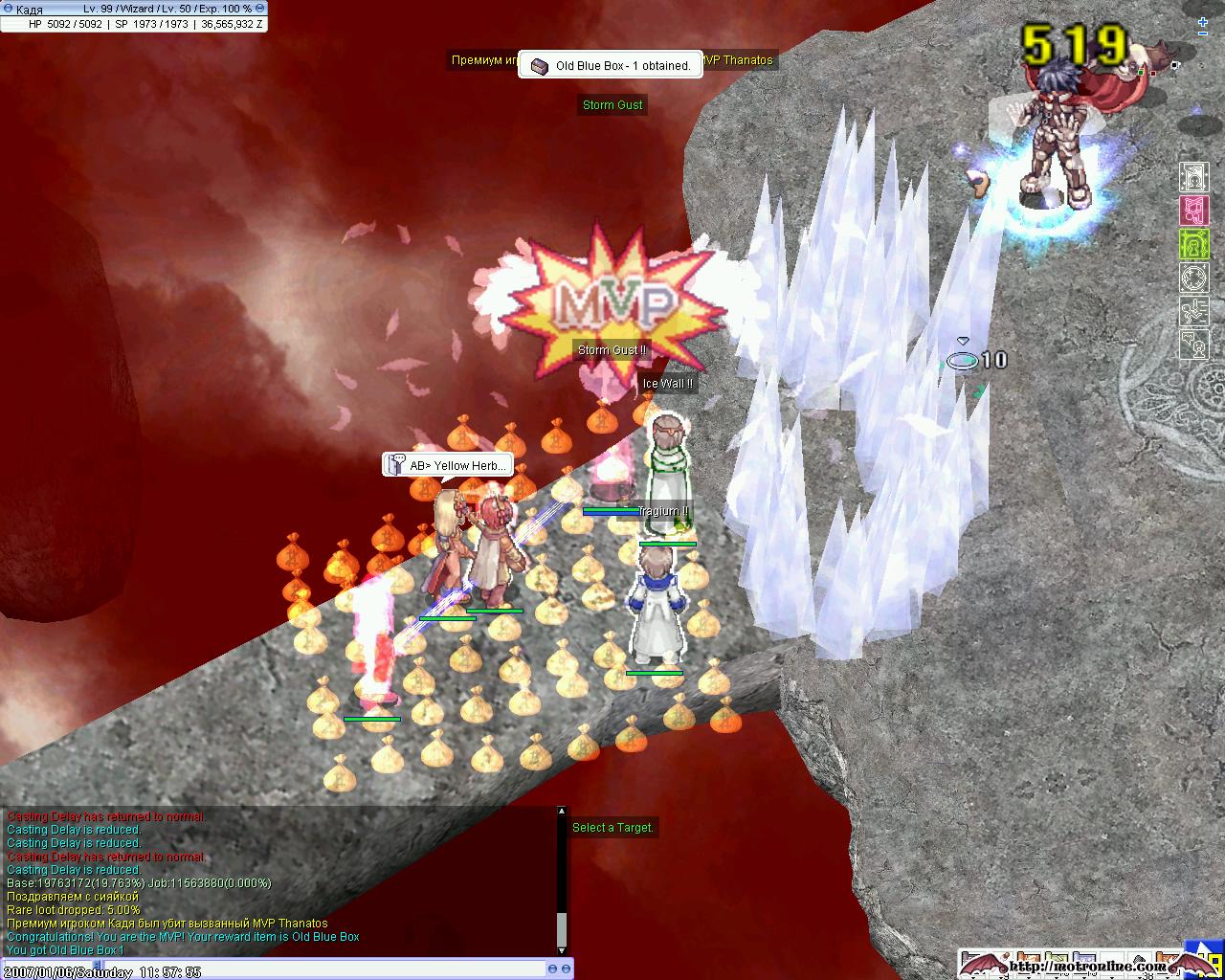The height and width of the screenshot is (980, 1225).
Task: Click the Old Blue Box obtained notification
Action: click(x=611, y=65)
